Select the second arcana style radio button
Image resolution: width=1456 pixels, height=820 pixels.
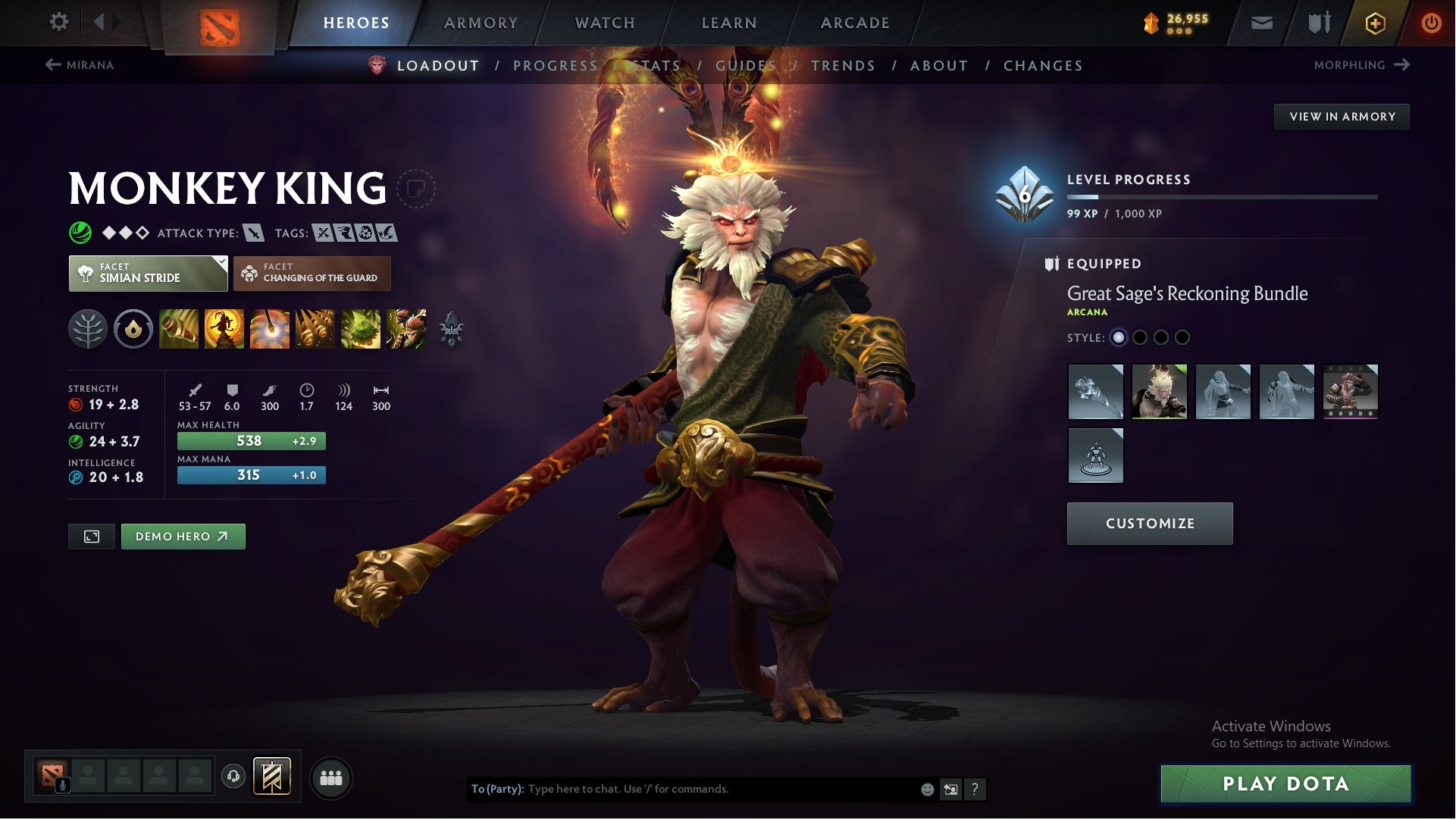(x=1139, y=338)
